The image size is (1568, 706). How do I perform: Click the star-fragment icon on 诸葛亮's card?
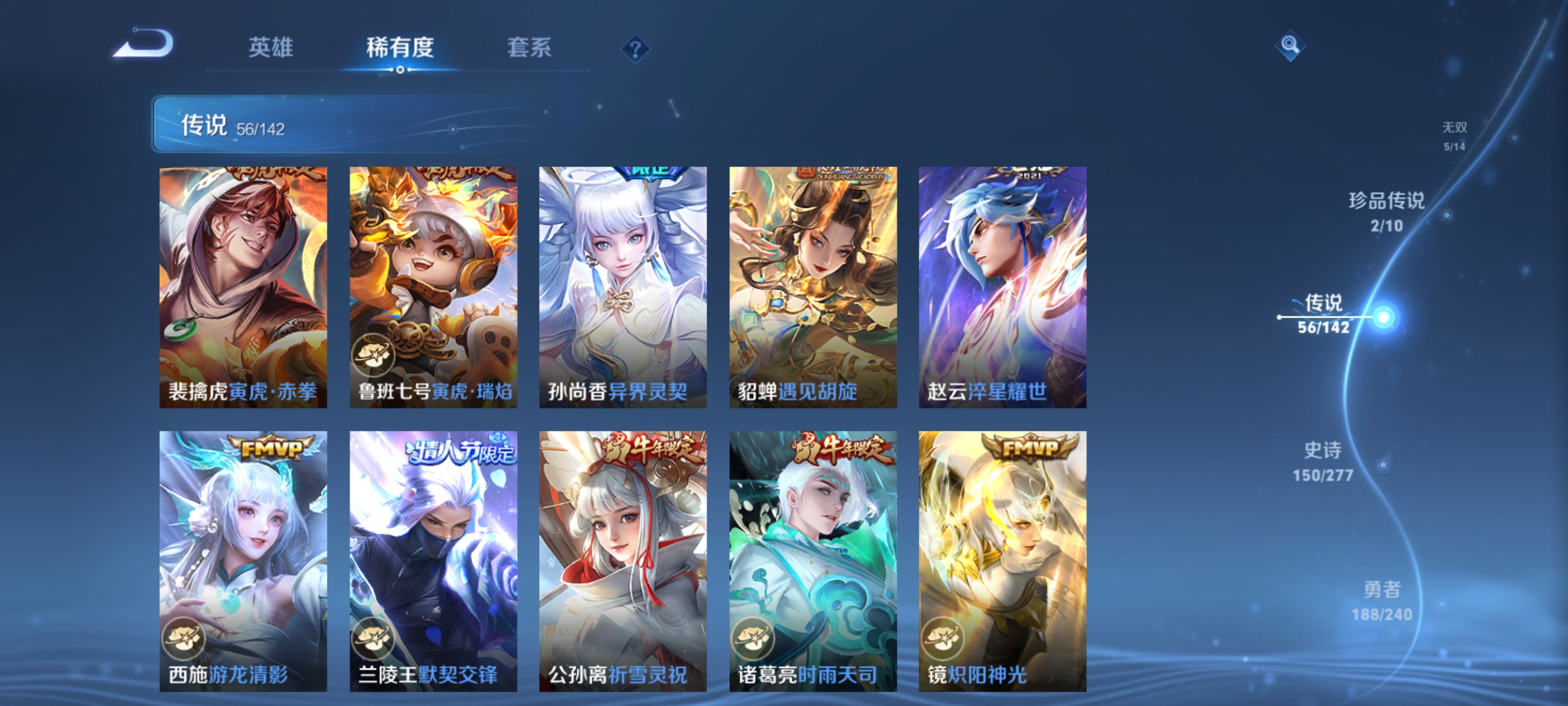(x=755, y=635)
